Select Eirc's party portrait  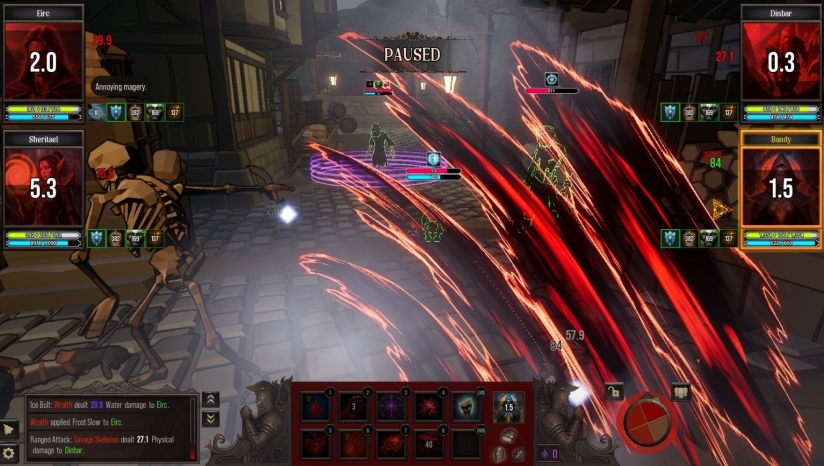(43, 62)
